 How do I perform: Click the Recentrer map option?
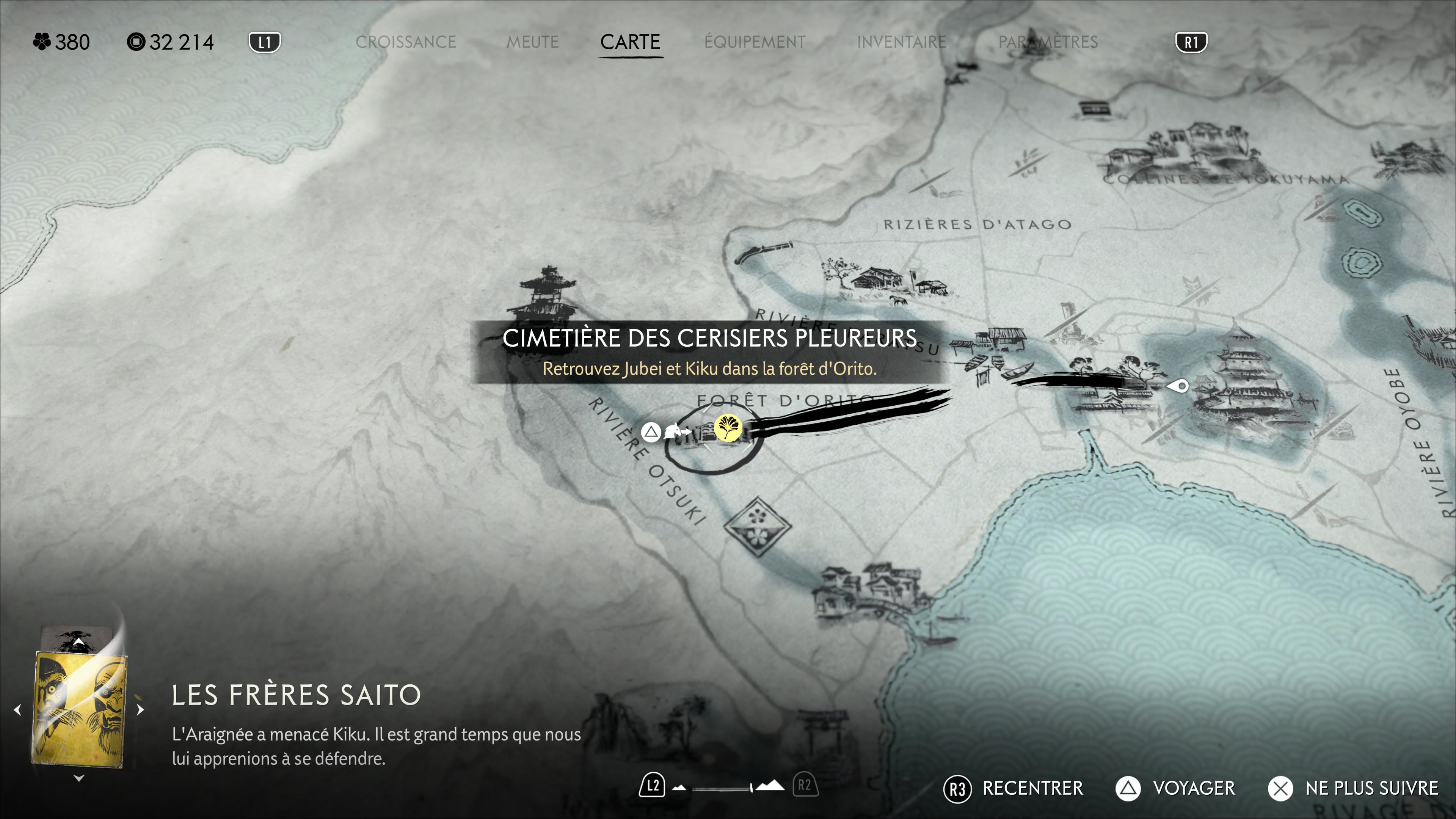[1014, 788]
